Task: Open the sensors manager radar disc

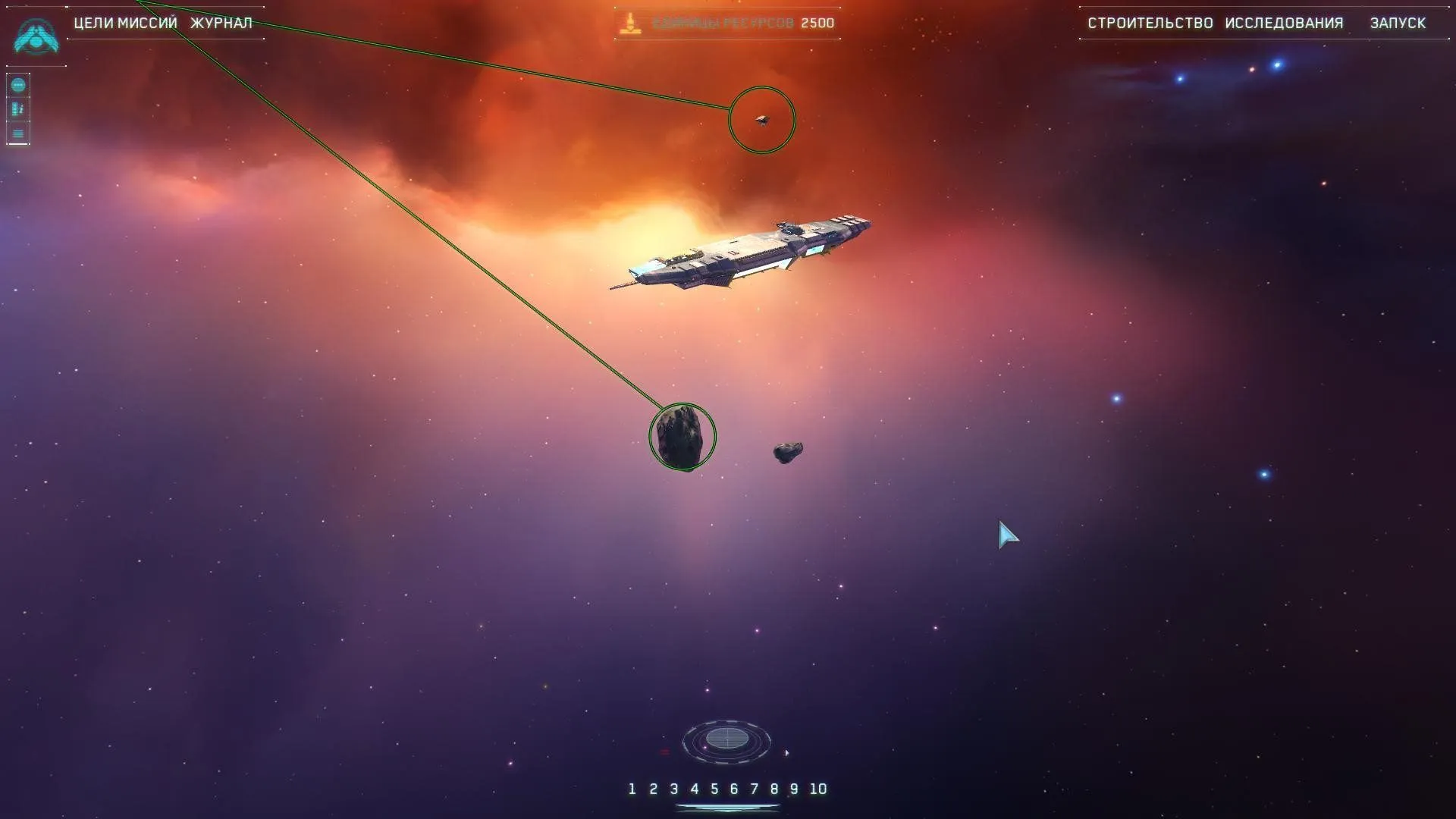Action: (726, 739)
